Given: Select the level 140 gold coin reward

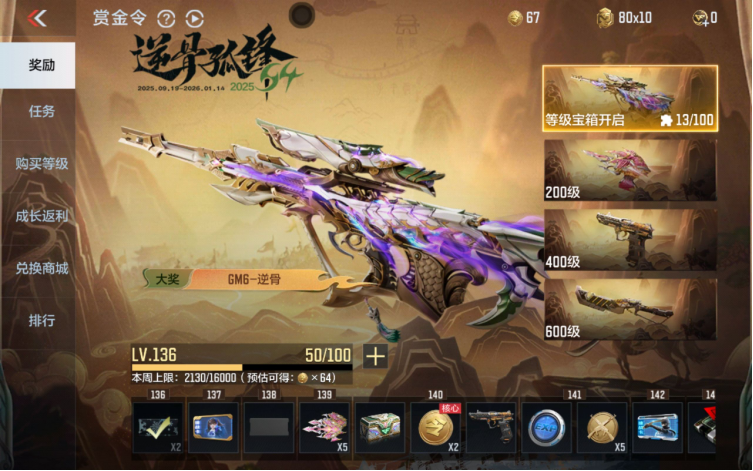Looking at the screenshot, I should [436, 428].
